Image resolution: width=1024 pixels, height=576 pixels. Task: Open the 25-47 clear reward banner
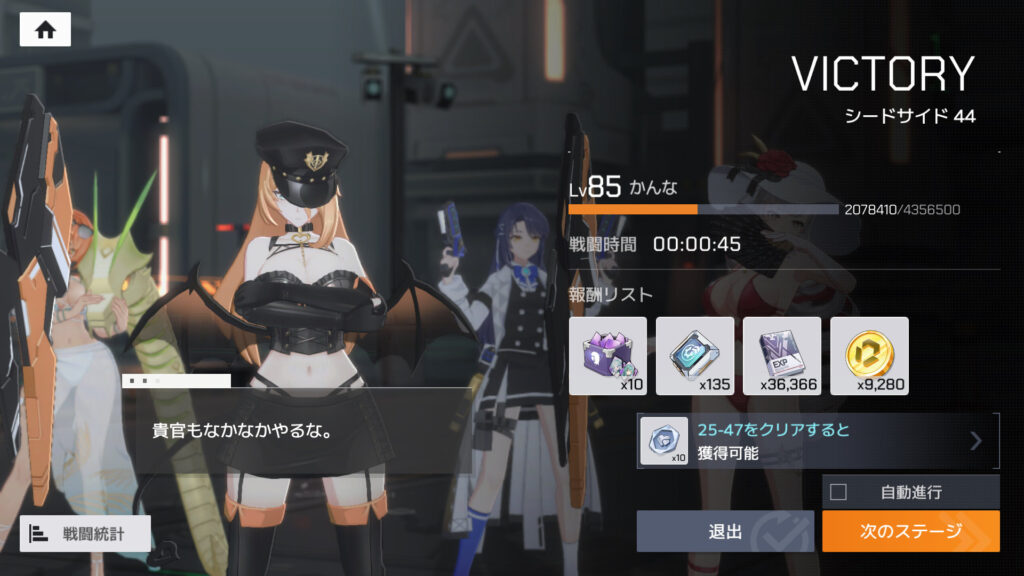[x=817, y=441]
